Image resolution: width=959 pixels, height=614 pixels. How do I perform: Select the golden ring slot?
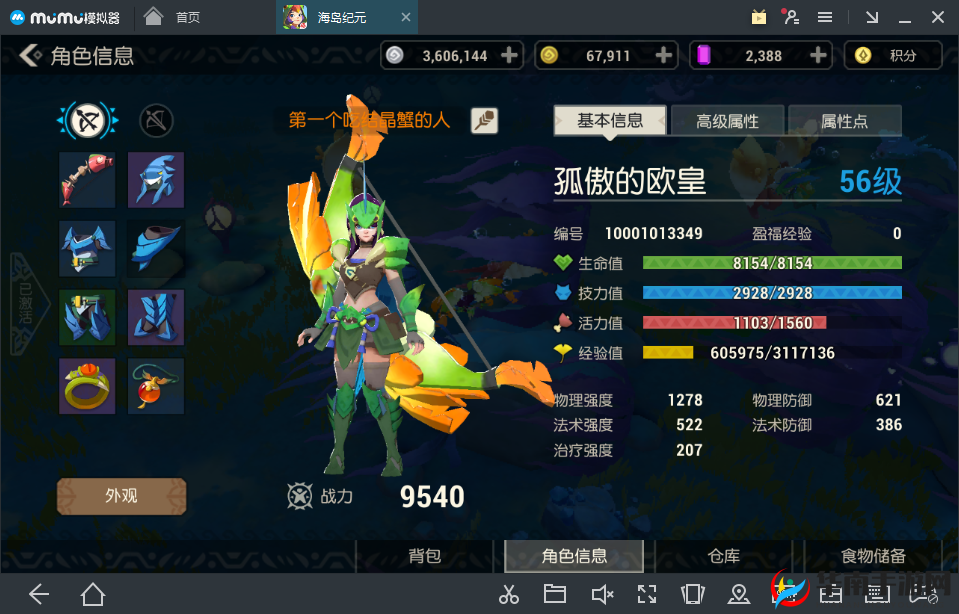click(87, 386)
